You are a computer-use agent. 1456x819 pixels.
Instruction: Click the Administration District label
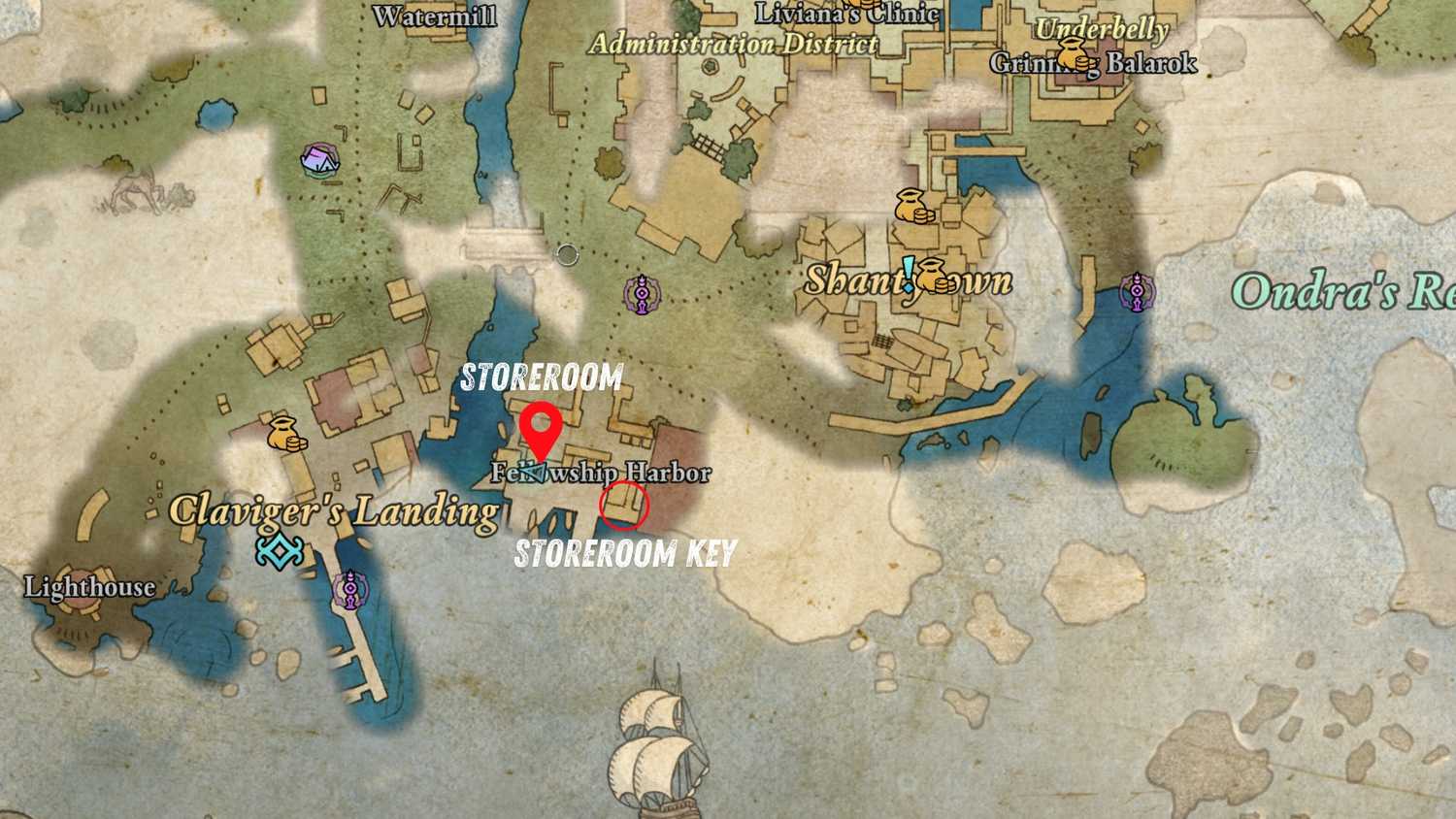click(x=735, y=45)
